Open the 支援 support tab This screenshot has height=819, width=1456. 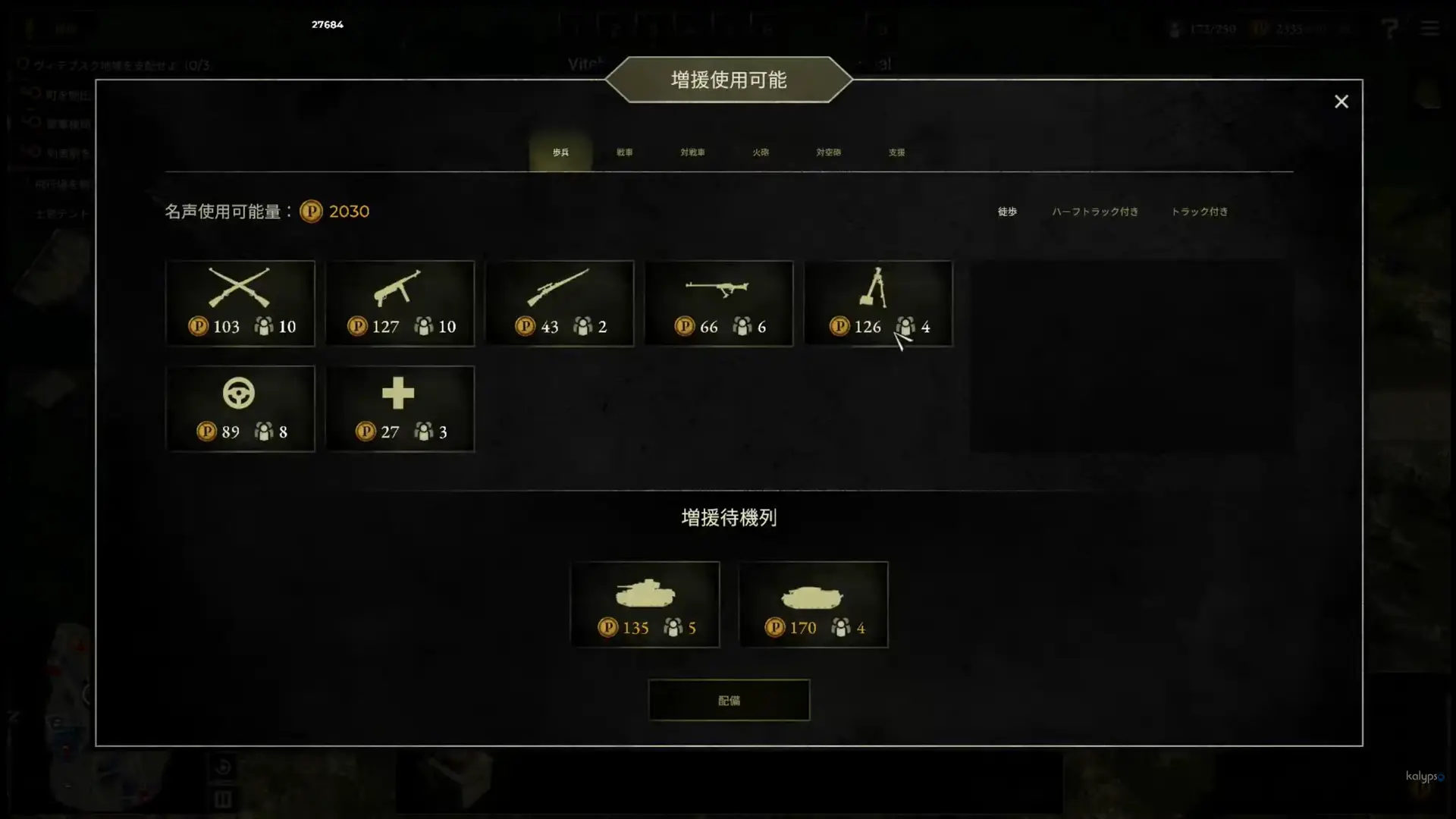pyautogui.click(x=896, y=152)
